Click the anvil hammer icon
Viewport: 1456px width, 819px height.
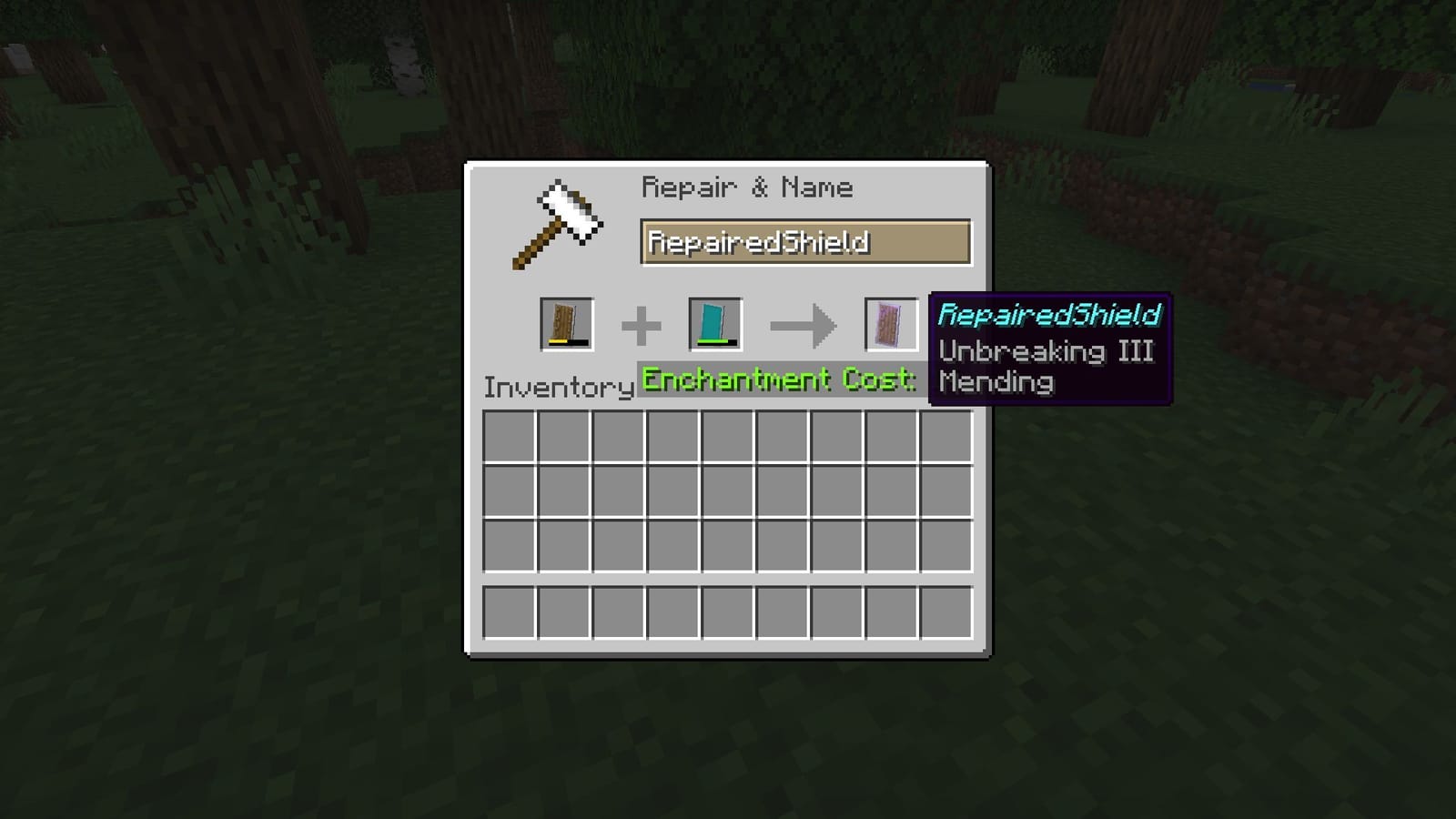560,223
